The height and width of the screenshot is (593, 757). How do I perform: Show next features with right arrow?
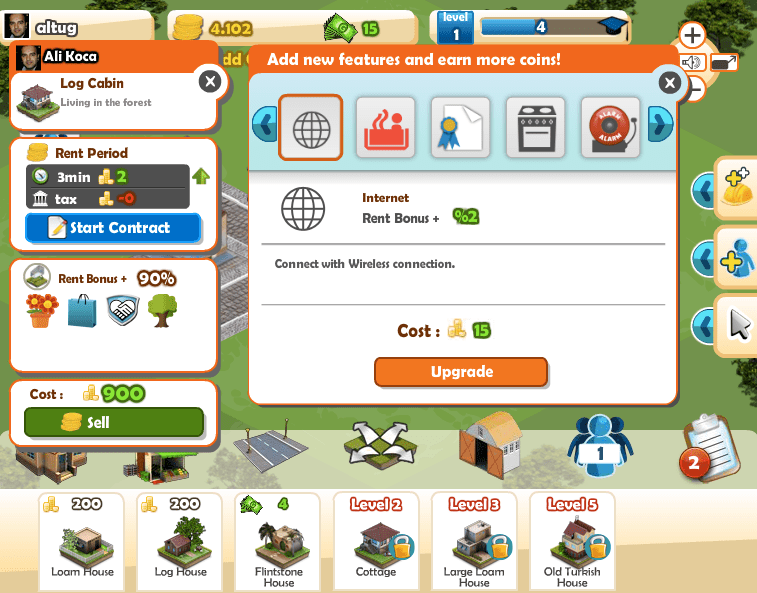(x=659, y=125)
